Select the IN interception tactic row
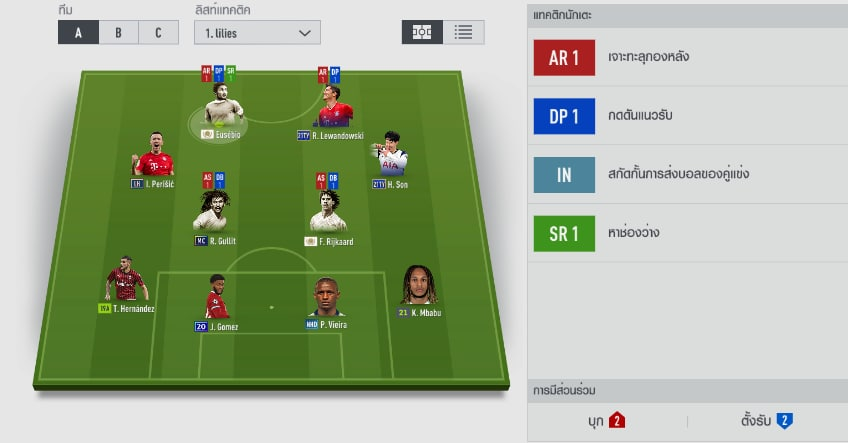848x443 pixels. [x=687, y=175]
